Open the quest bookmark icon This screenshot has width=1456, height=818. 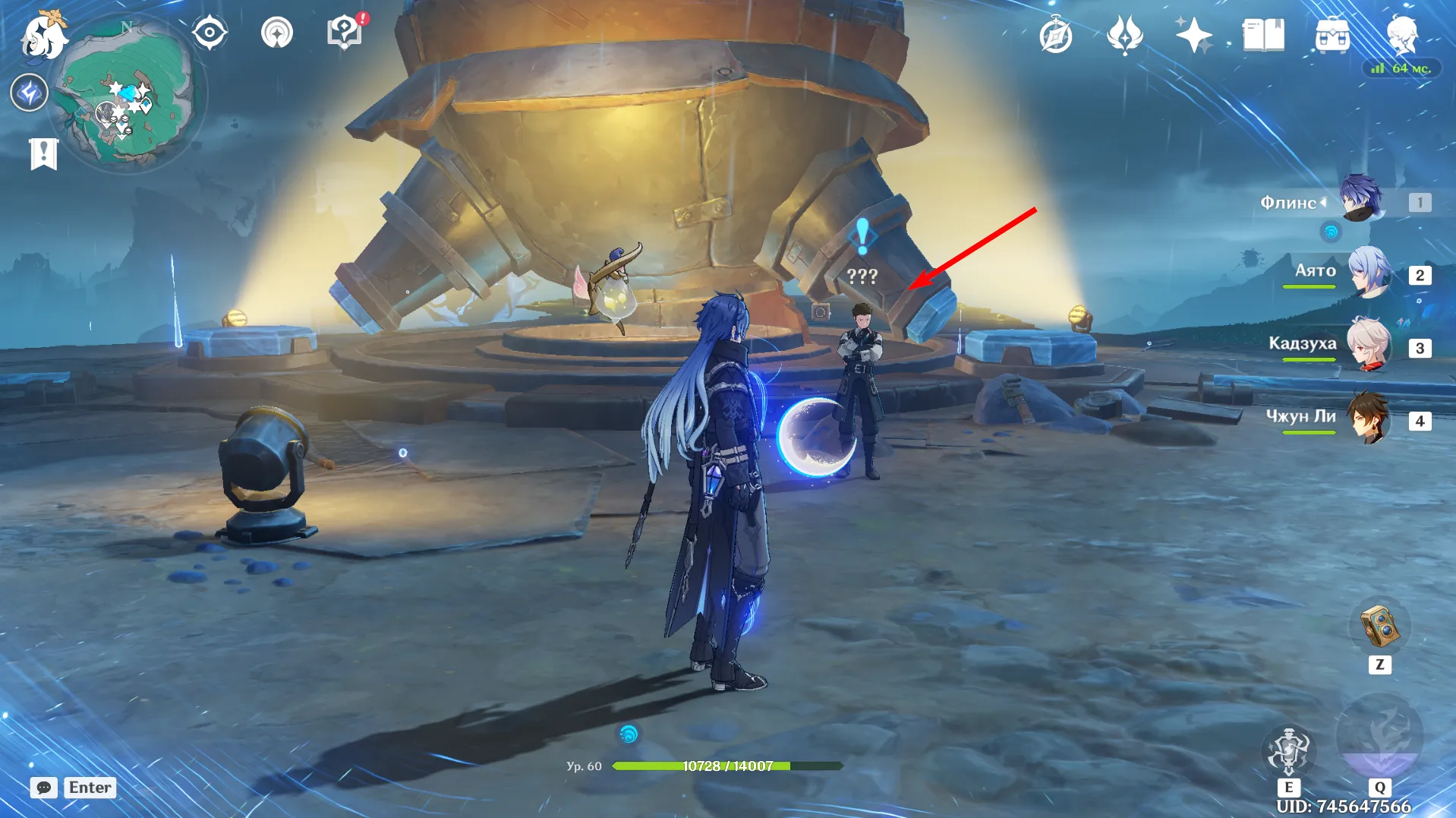(43, 154)
